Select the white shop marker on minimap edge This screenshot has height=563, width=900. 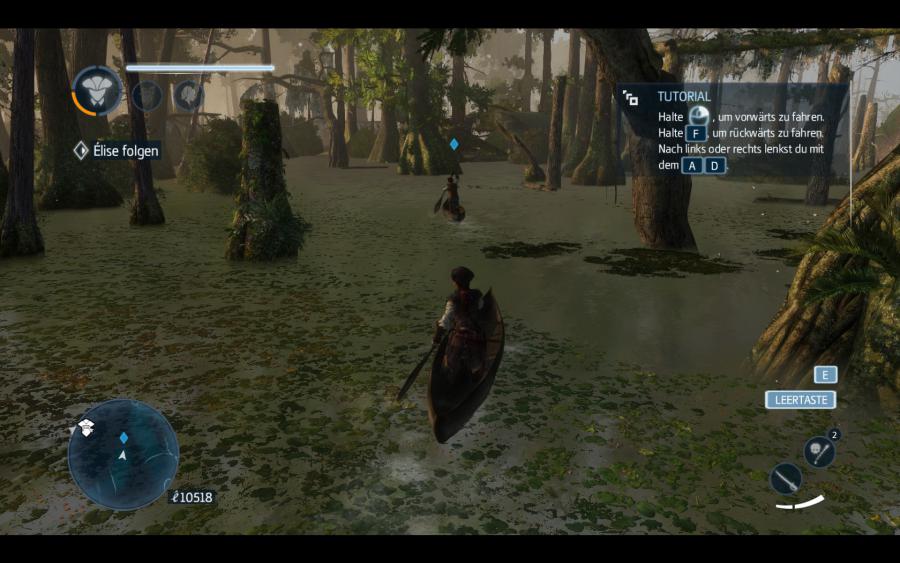point(86,428)
